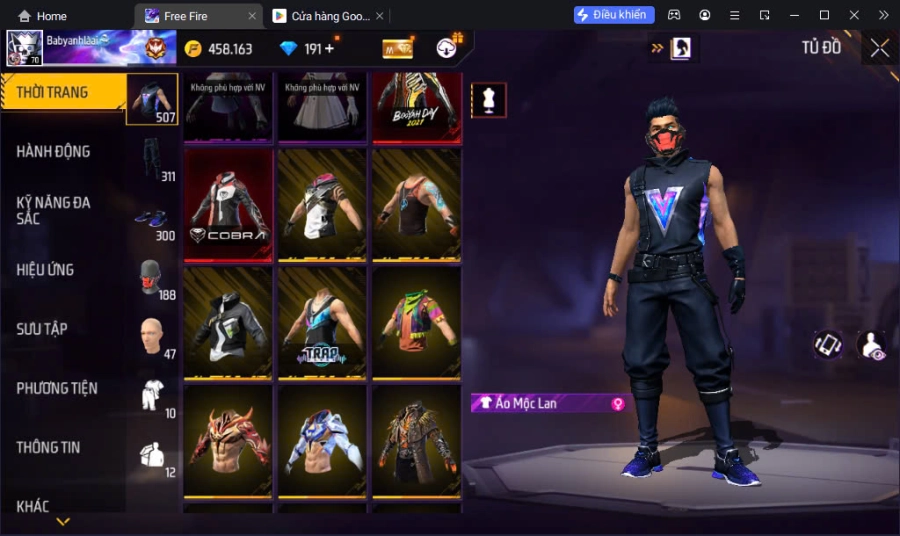Select the Cobra jacket outfit

tap(228, 204)
